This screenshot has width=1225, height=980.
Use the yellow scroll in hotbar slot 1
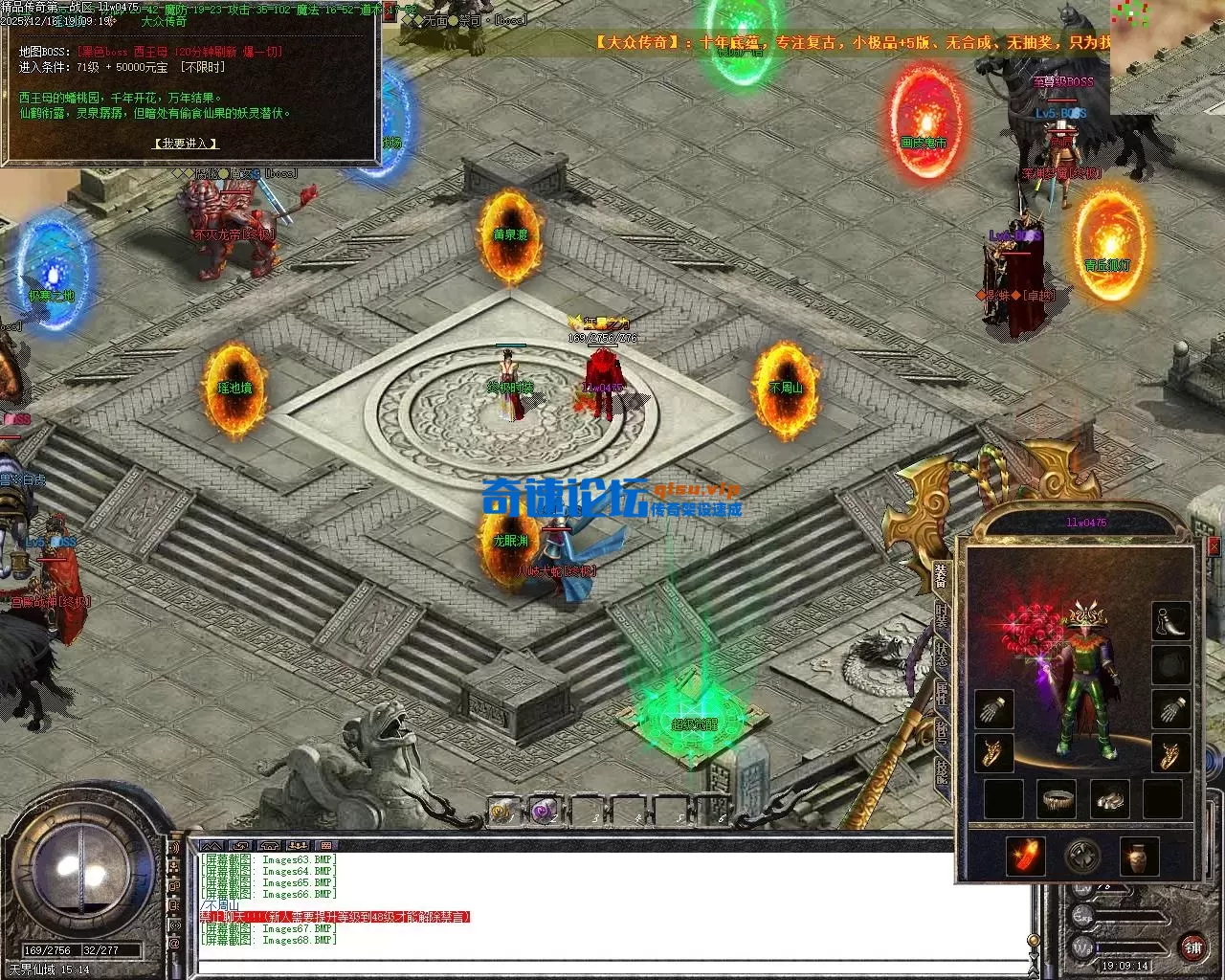[x=501, y=812]
